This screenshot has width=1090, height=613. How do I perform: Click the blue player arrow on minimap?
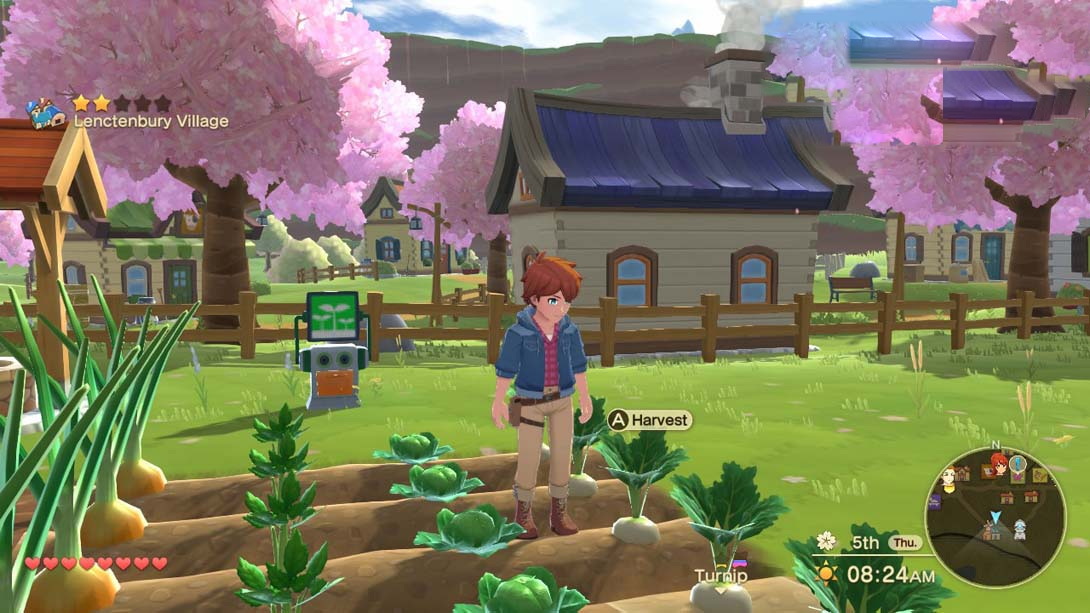(x=994, y=517)
